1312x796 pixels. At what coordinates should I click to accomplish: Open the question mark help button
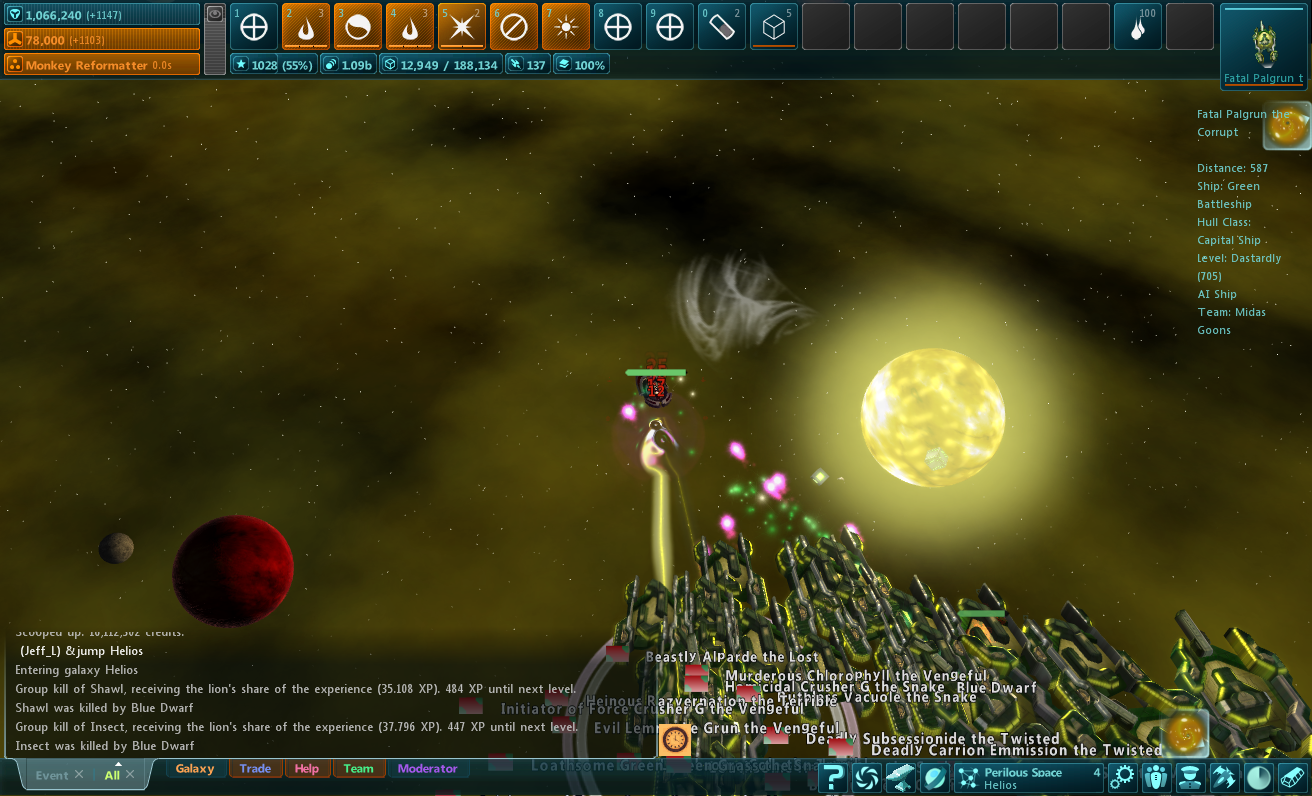[x=834, y=777]
